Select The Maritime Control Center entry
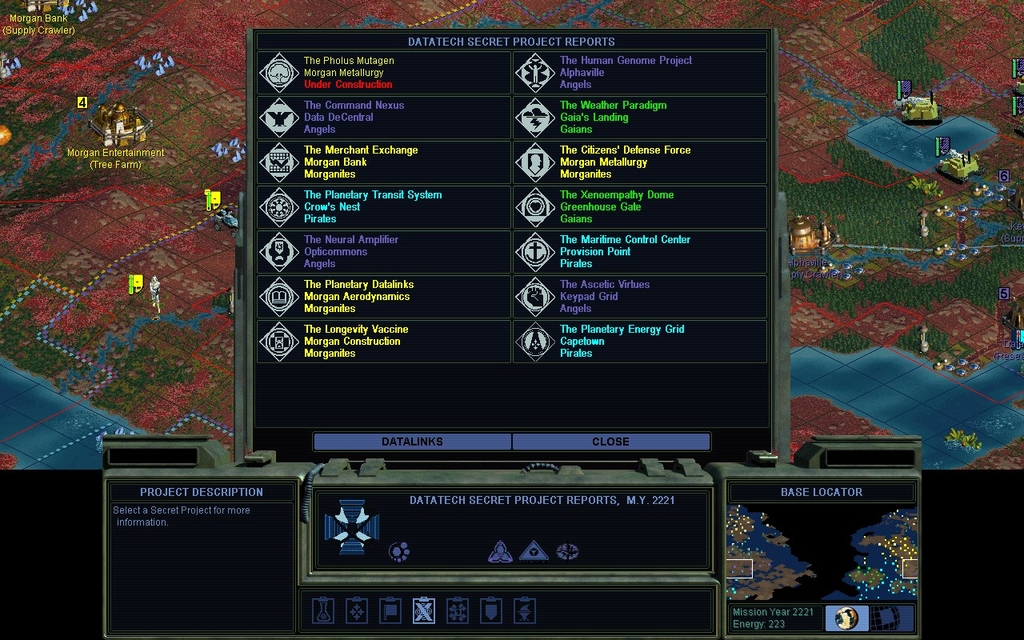1024x640 pixels. point(640,252)
